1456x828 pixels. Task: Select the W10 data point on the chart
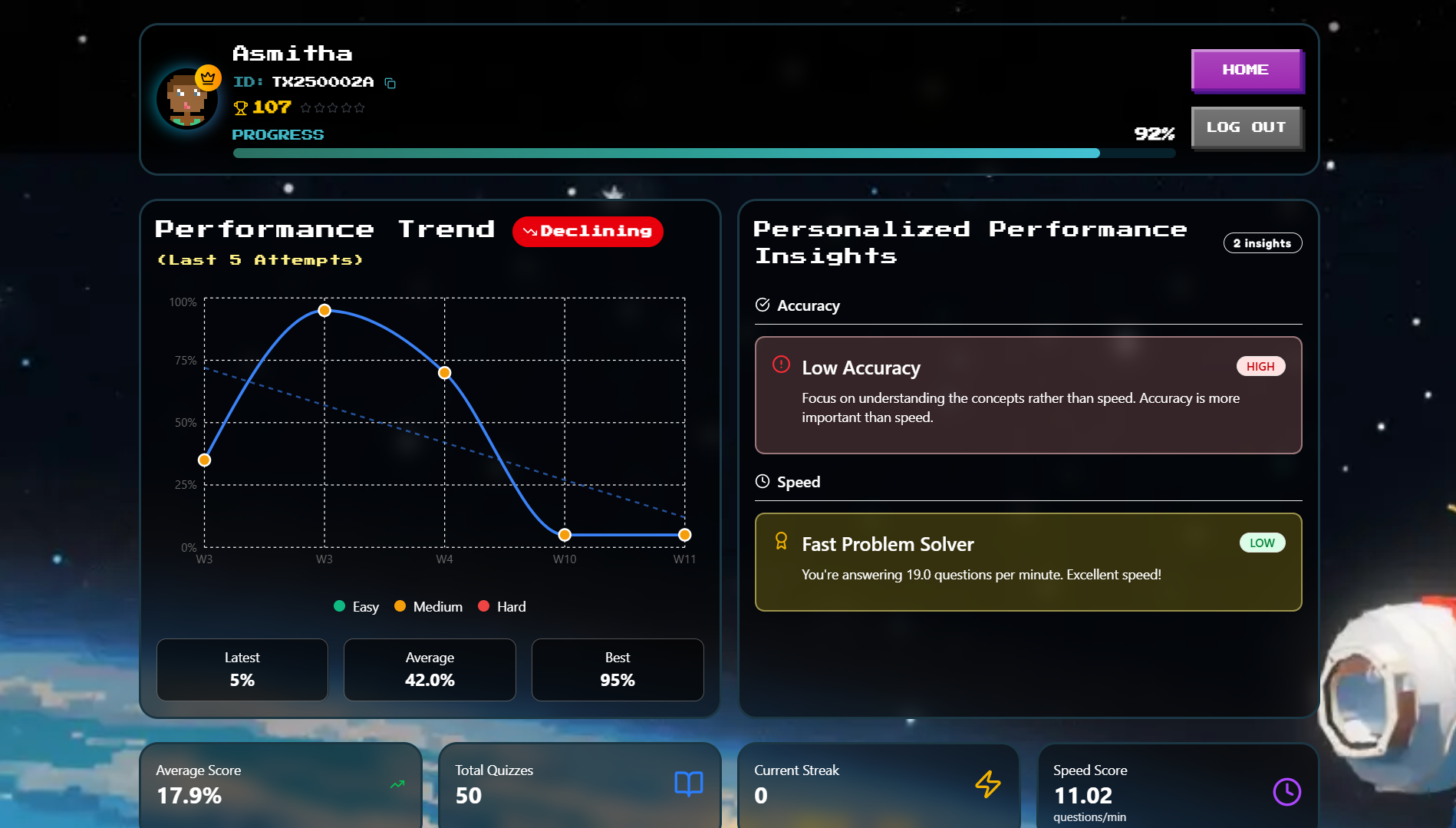point(565,535)
